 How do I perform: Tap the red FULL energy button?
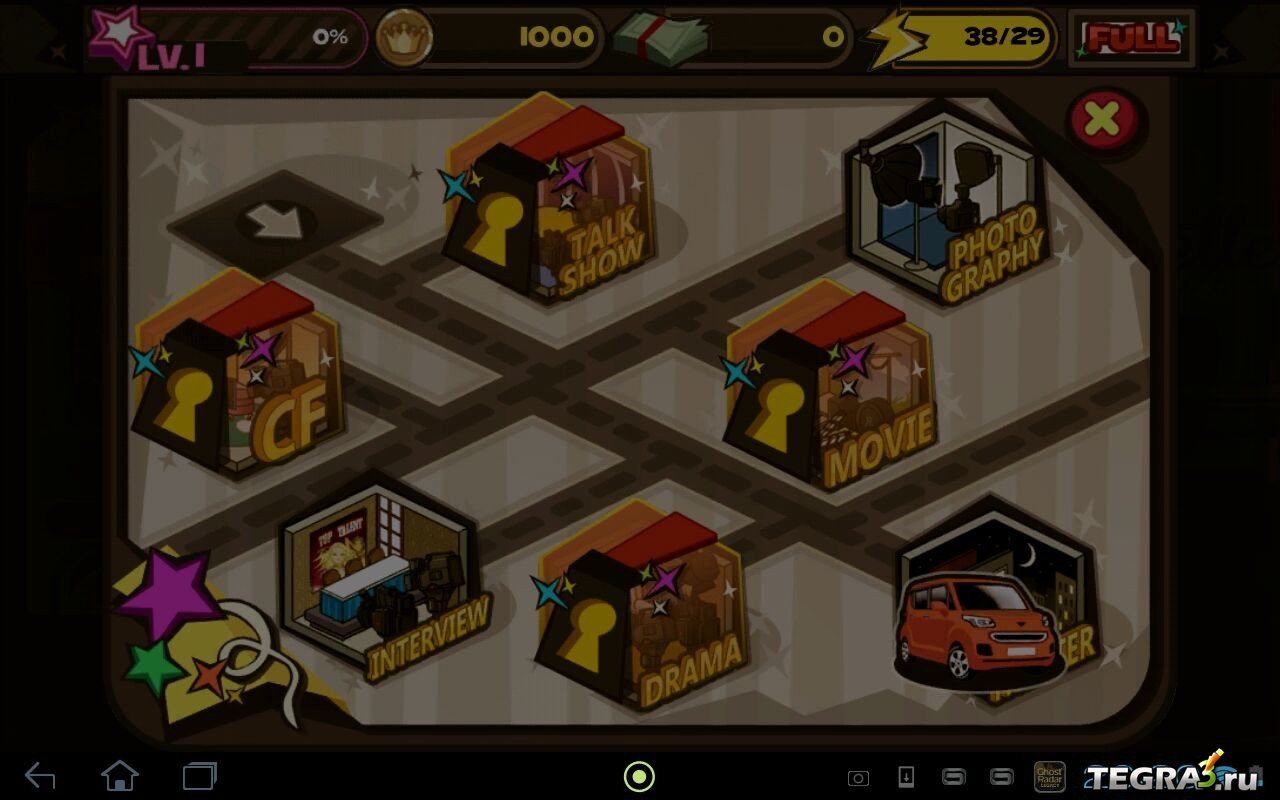tap(1131, 39)
